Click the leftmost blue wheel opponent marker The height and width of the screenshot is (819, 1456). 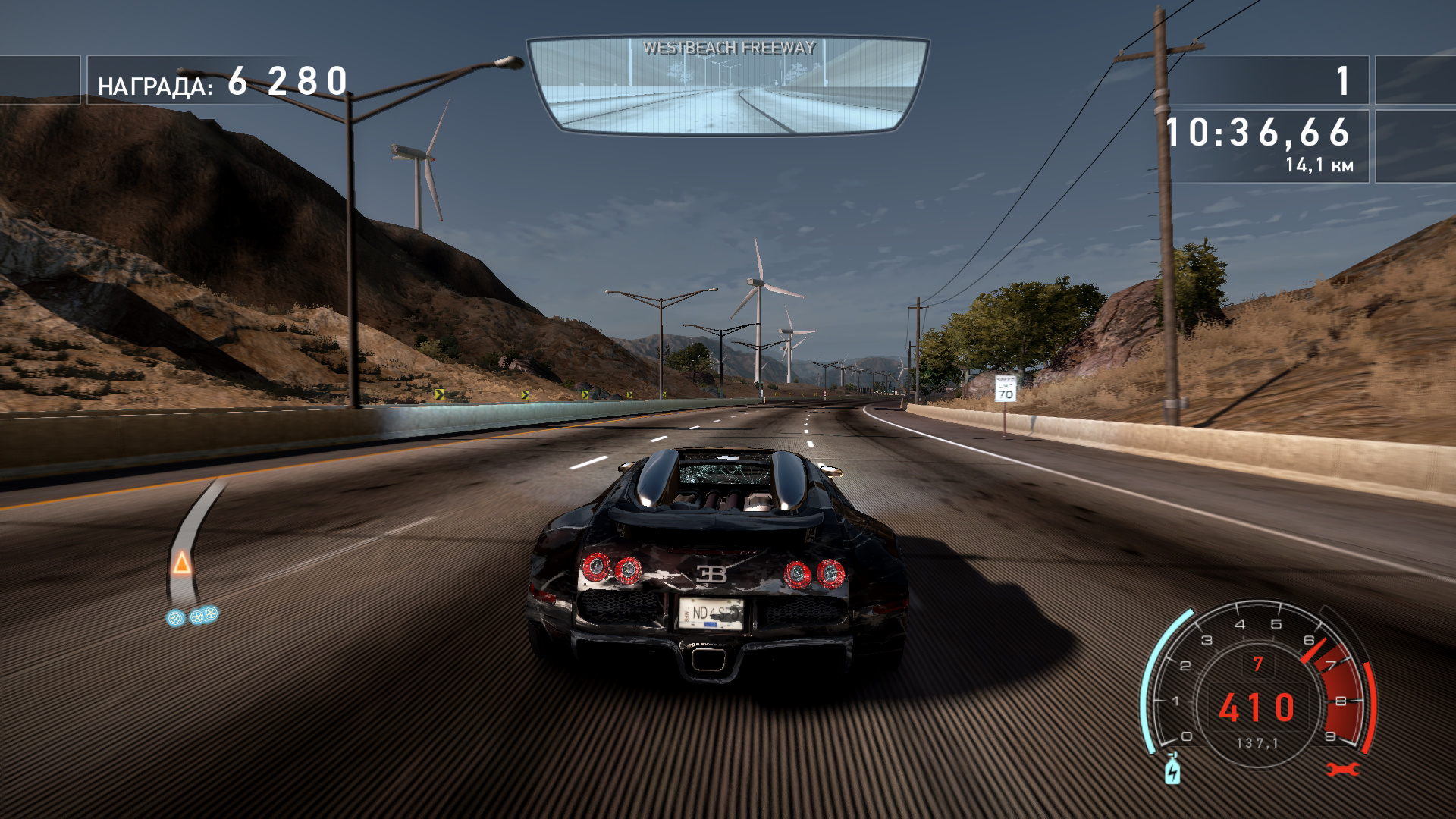coord(175,618)
